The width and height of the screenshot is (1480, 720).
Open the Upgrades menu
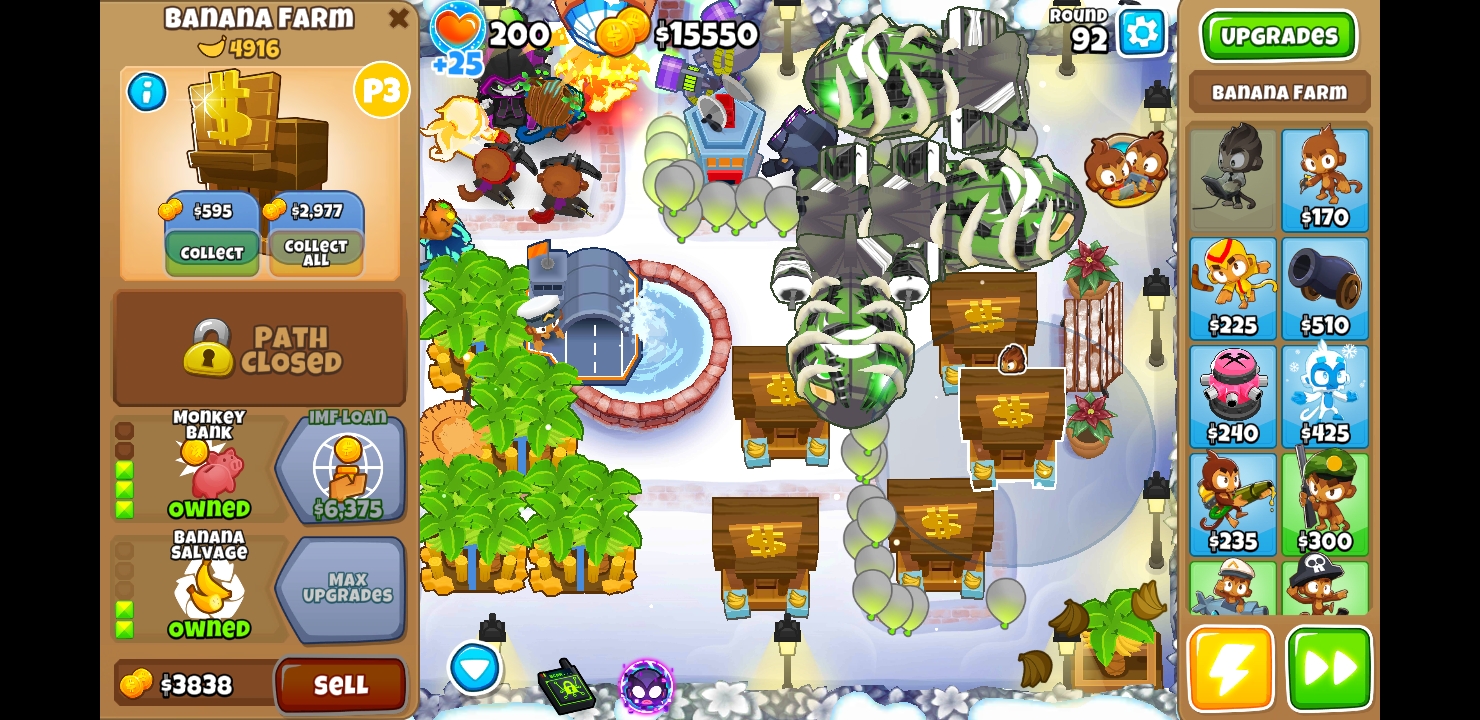(x=1279, y=36)
